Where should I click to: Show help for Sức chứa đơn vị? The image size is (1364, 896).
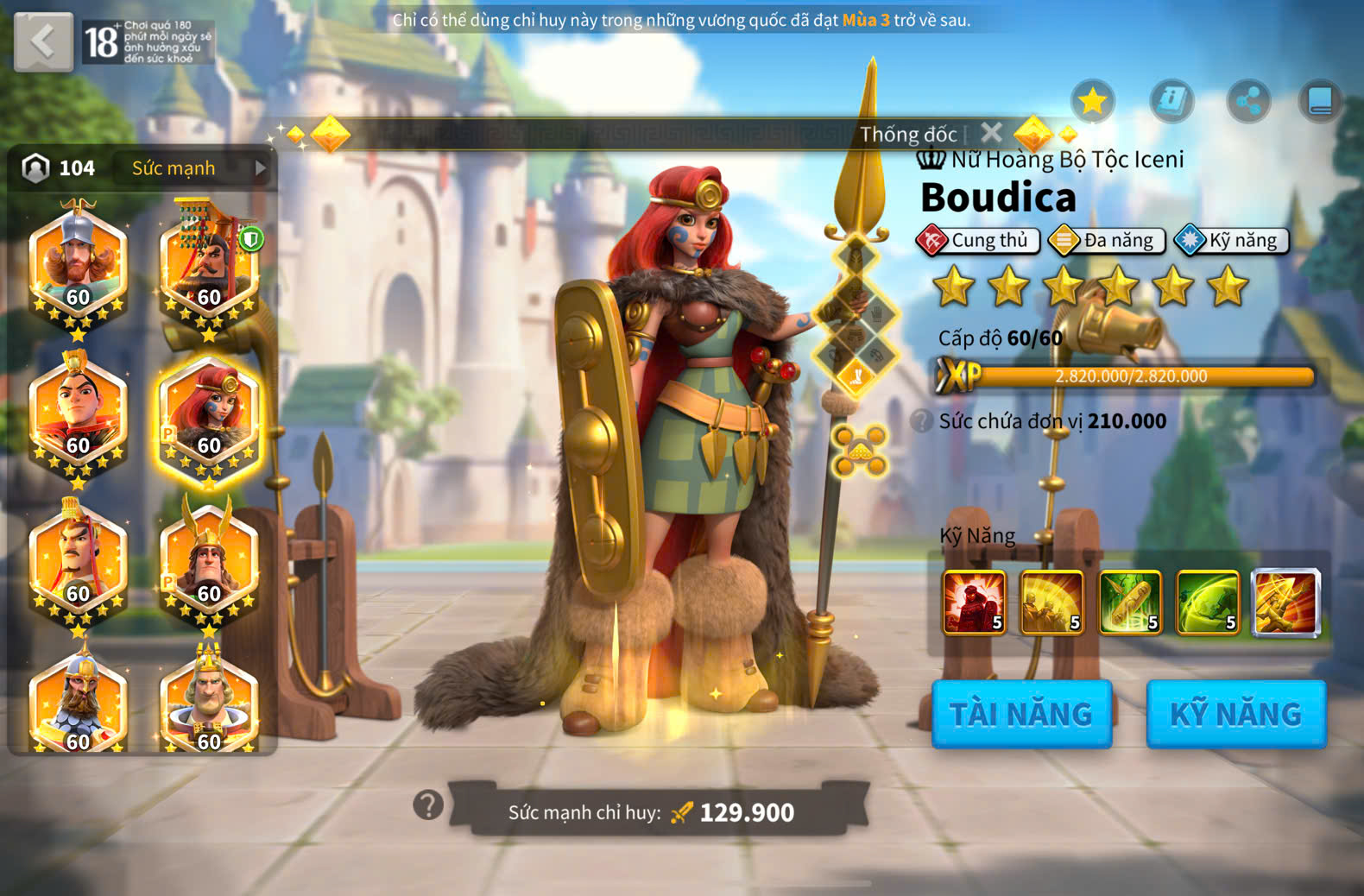pos(922,421)
